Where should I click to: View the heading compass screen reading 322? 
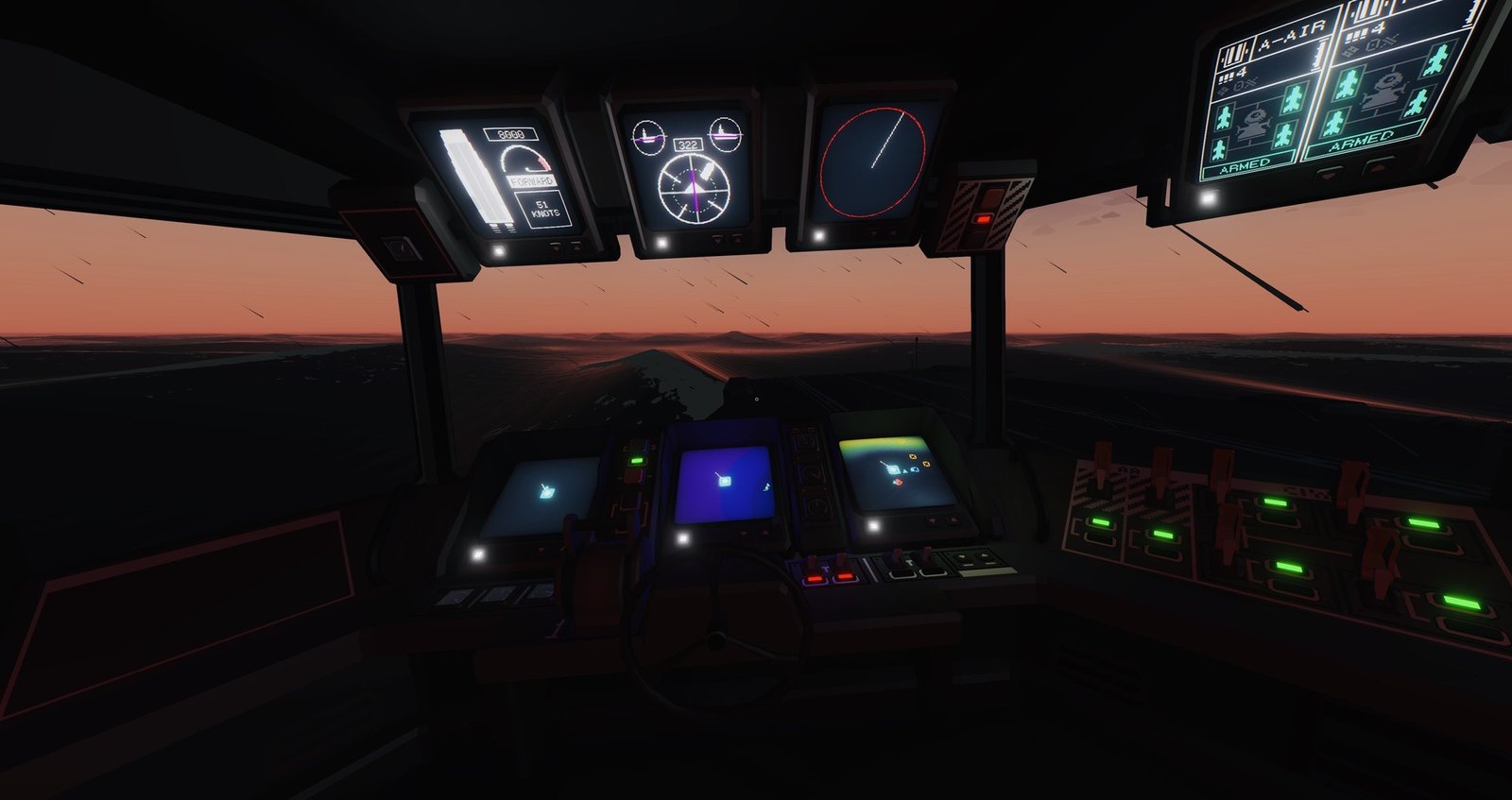[x=686, y=170]
